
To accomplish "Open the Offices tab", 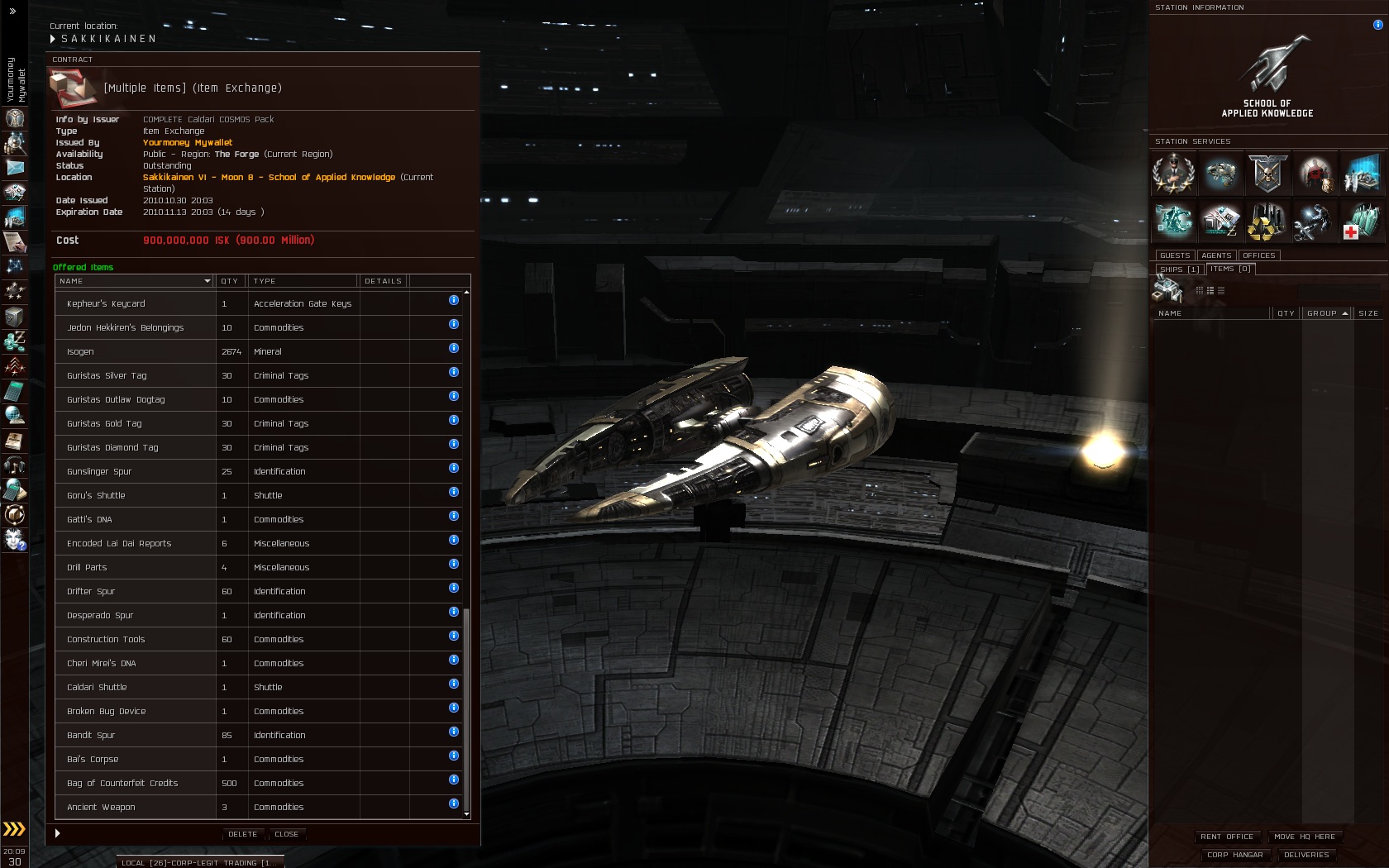I will [1258, 255].
